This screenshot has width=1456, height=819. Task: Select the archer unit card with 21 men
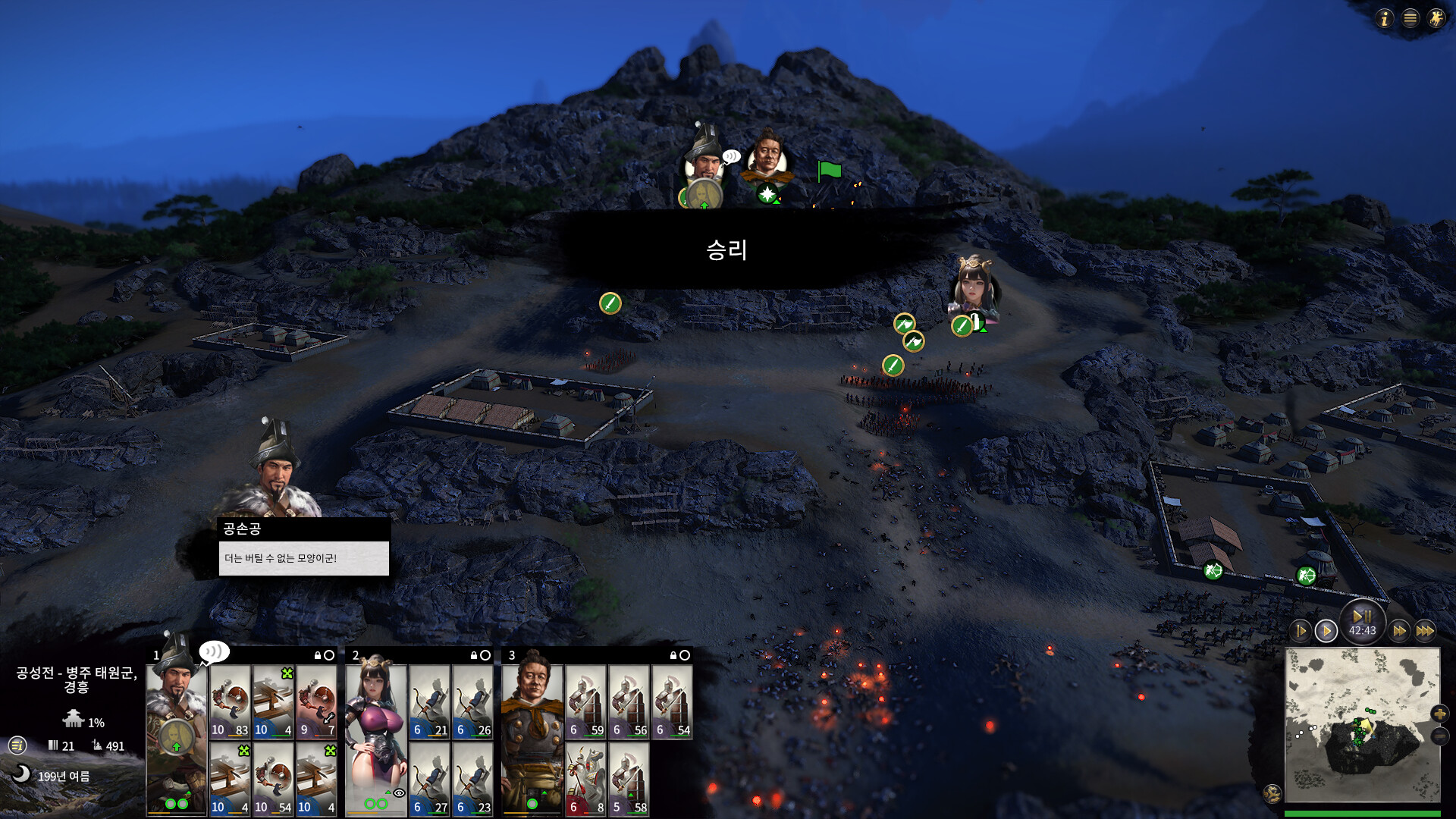430,702
